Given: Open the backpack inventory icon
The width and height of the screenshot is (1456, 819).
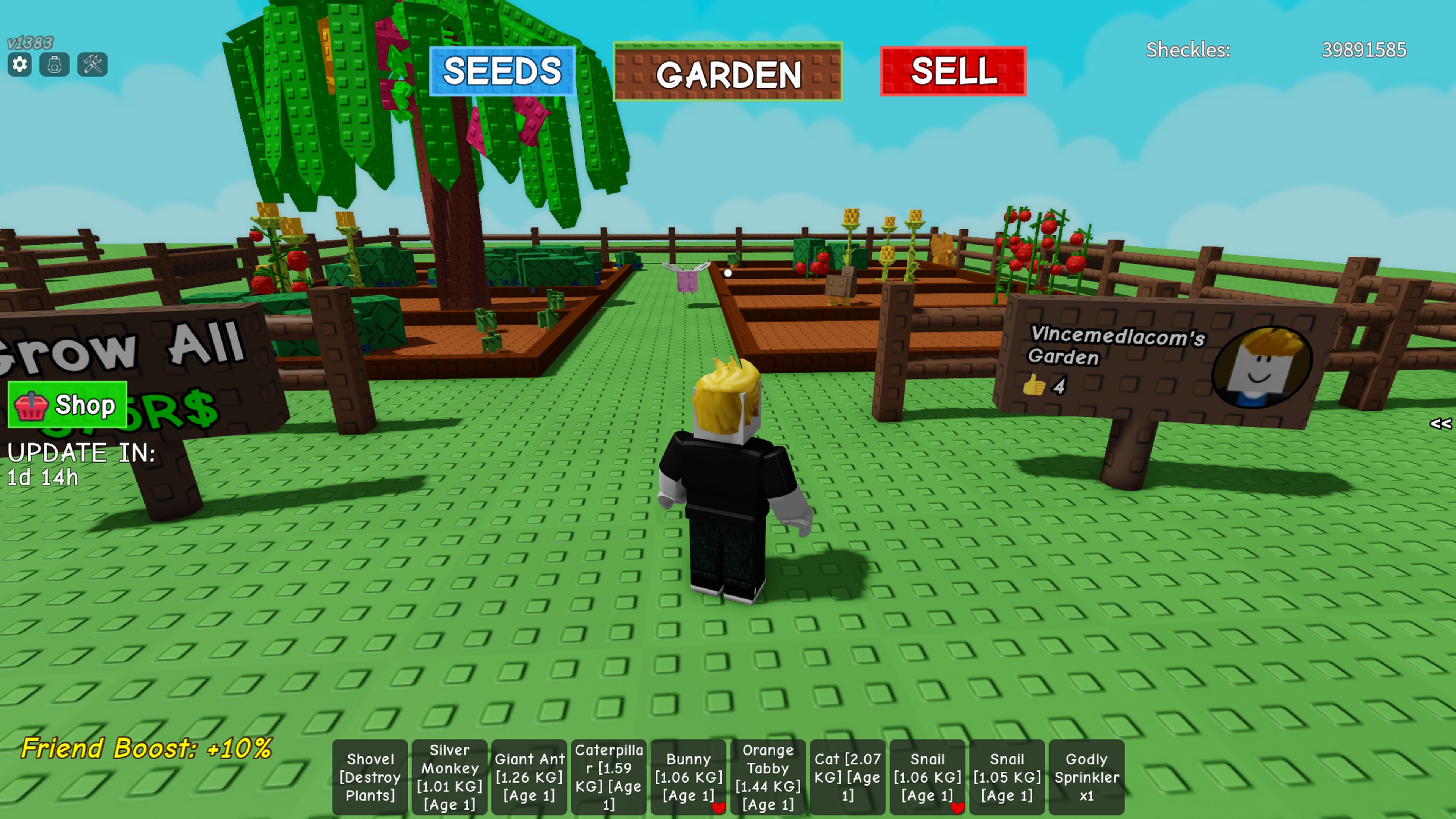Looking at the screenshot, I should [x=55, y=64].
